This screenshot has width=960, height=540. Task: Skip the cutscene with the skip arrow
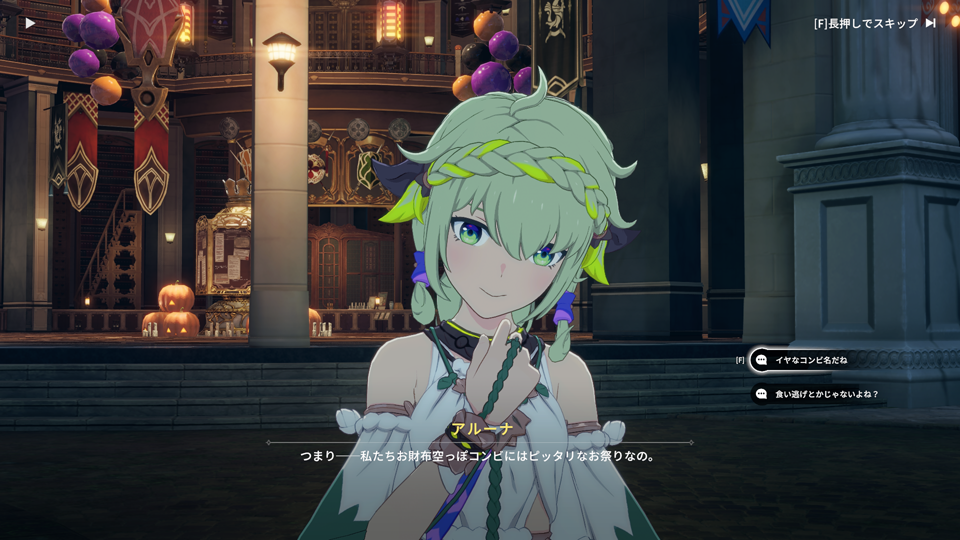tap(930, 23)
